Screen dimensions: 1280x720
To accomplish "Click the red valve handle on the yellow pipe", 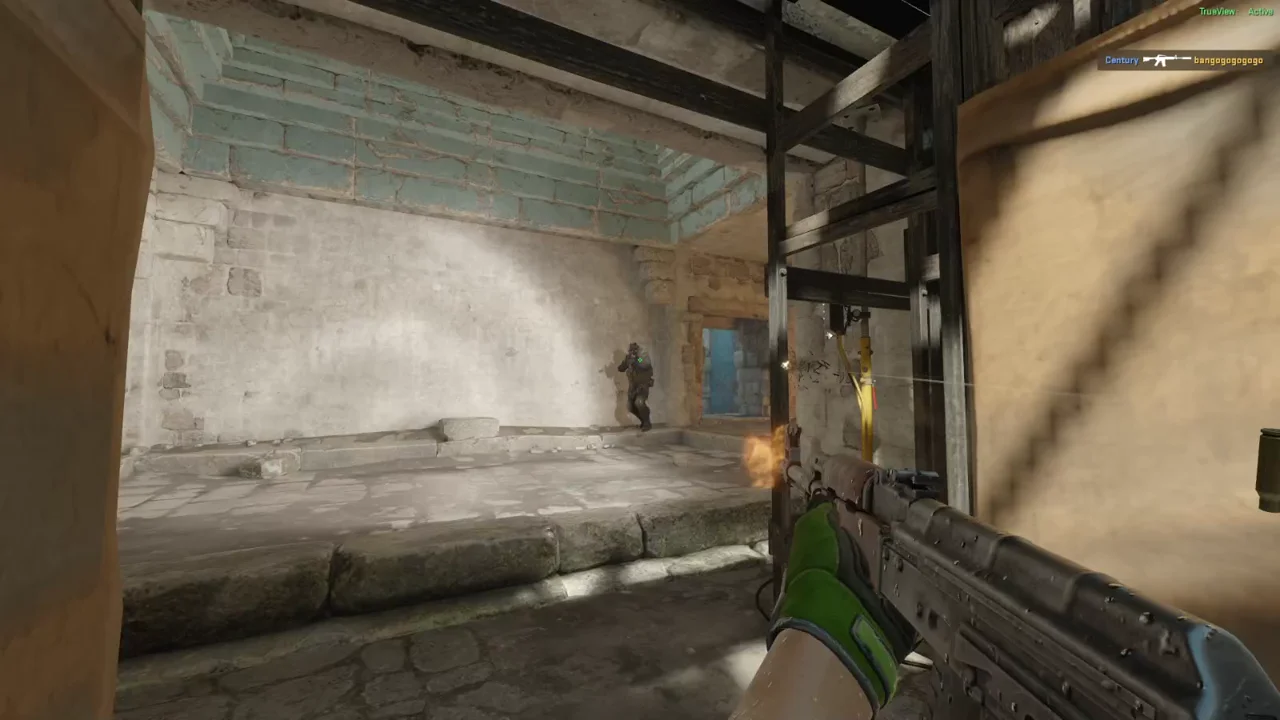I will 876,398.
